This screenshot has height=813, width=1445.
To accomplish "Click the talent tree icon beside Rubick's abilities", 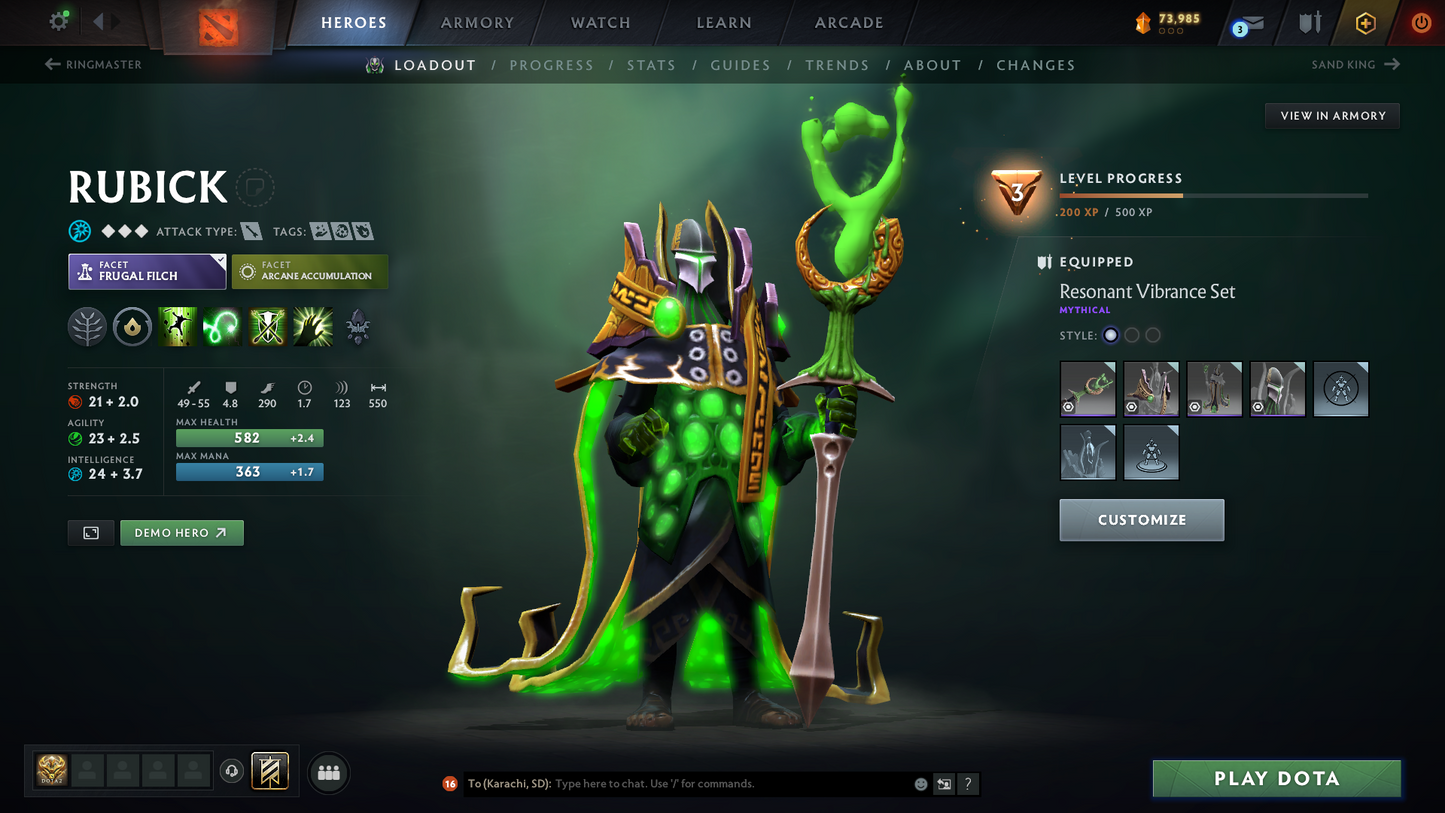I will (x=87, y=326).
